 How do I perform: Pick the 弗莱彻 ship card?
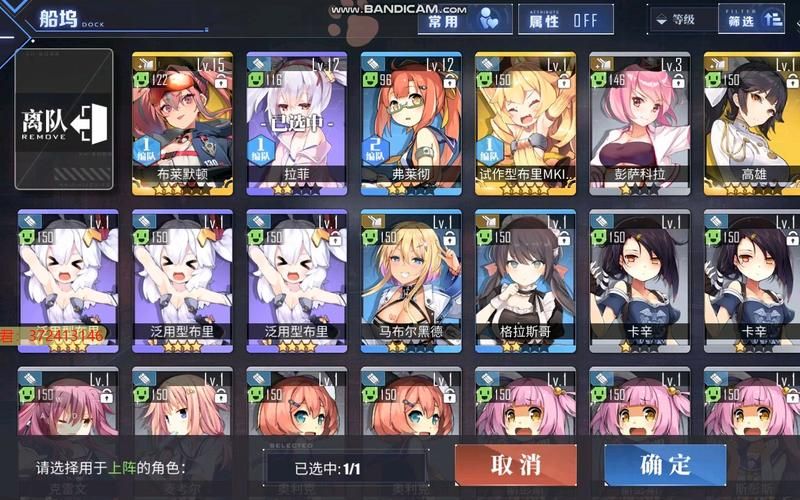coord(411,120)
